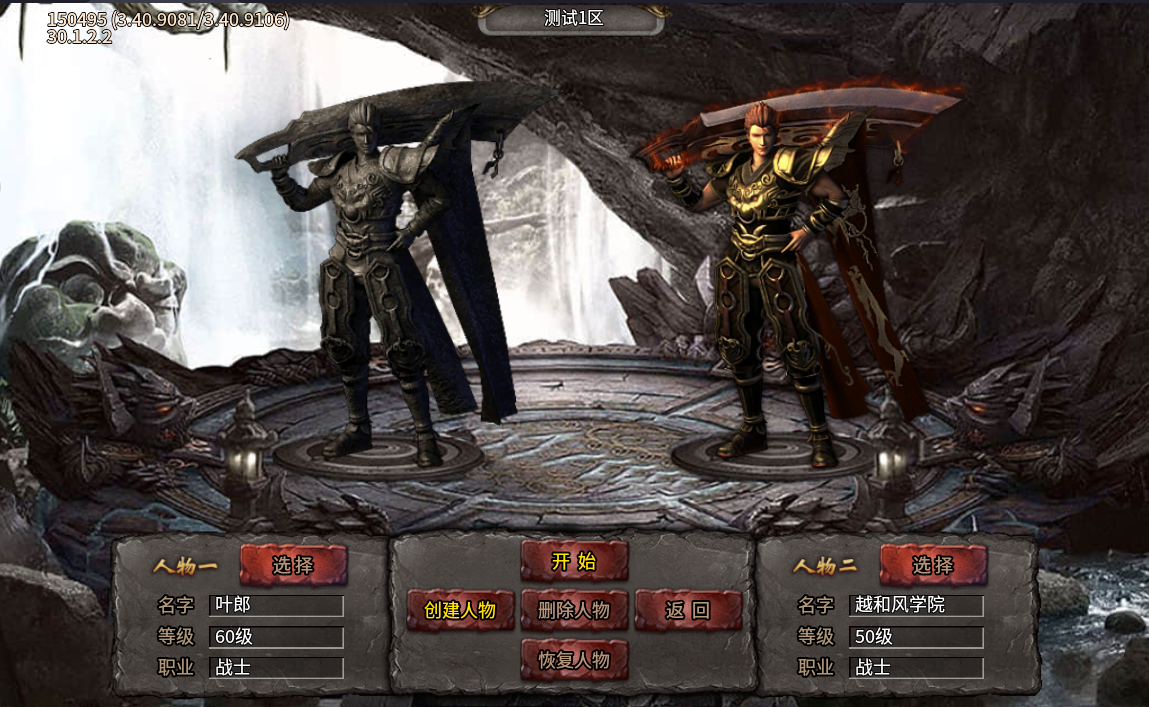The width and height of the screenshot is (1149, 707).
Task: Restore a character via 恢复人物
Action: (574, 660)
